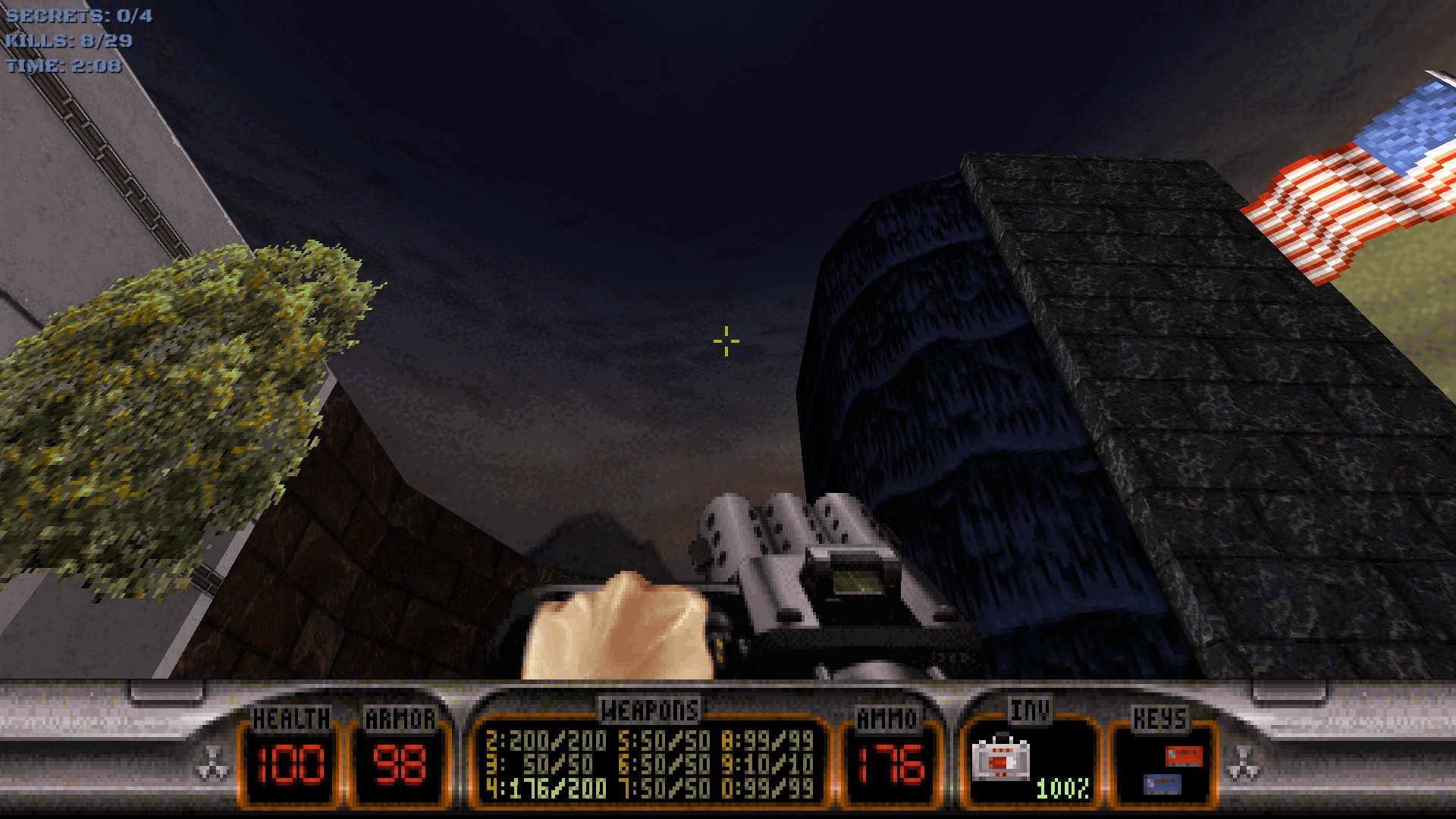Click the yellow crosshair at screen center

pyautogui.click(x=726, y=342)
